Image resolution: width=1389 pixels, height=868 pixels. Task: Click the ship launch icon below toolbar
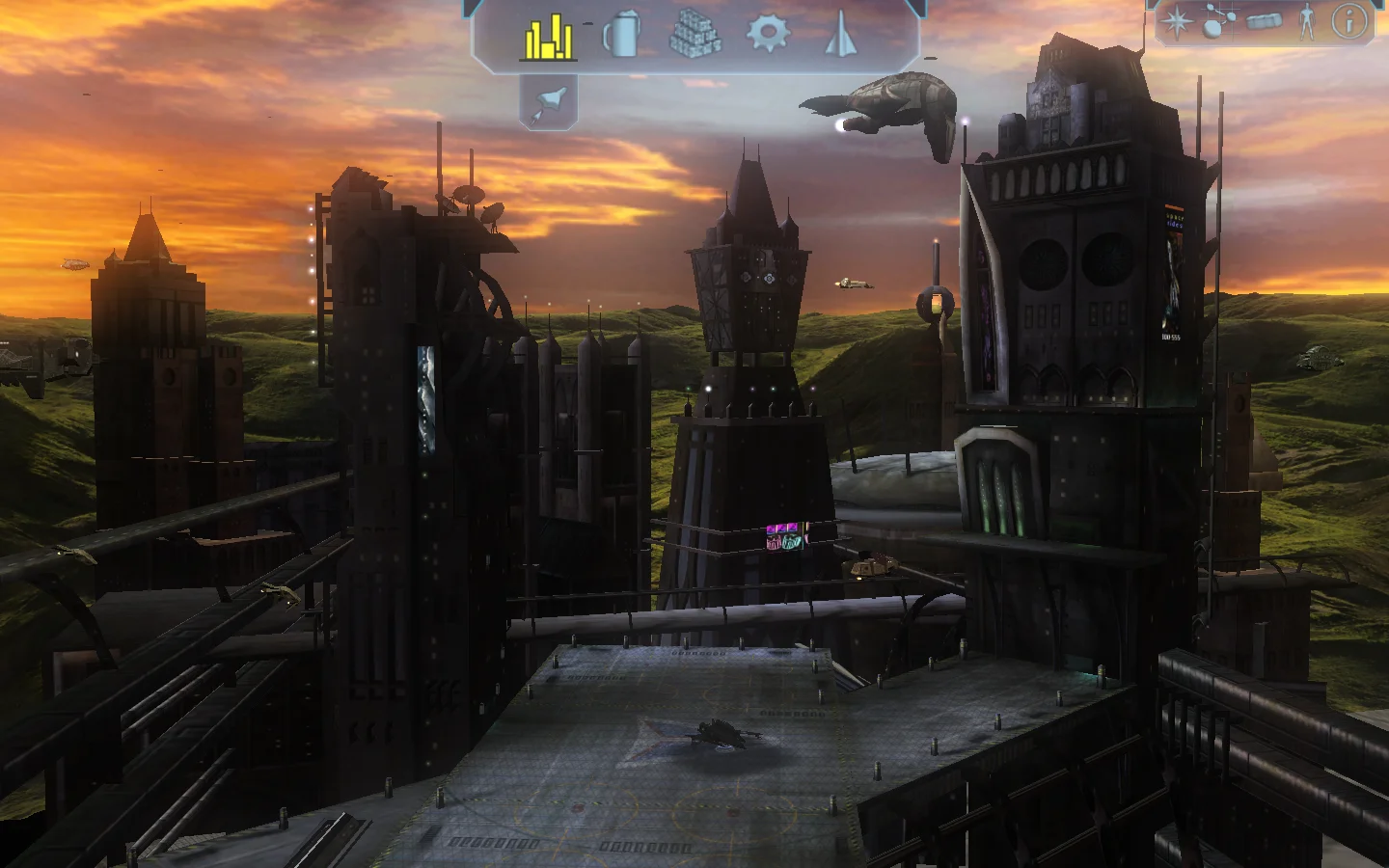pyautogui.click(x=549, y=100)
